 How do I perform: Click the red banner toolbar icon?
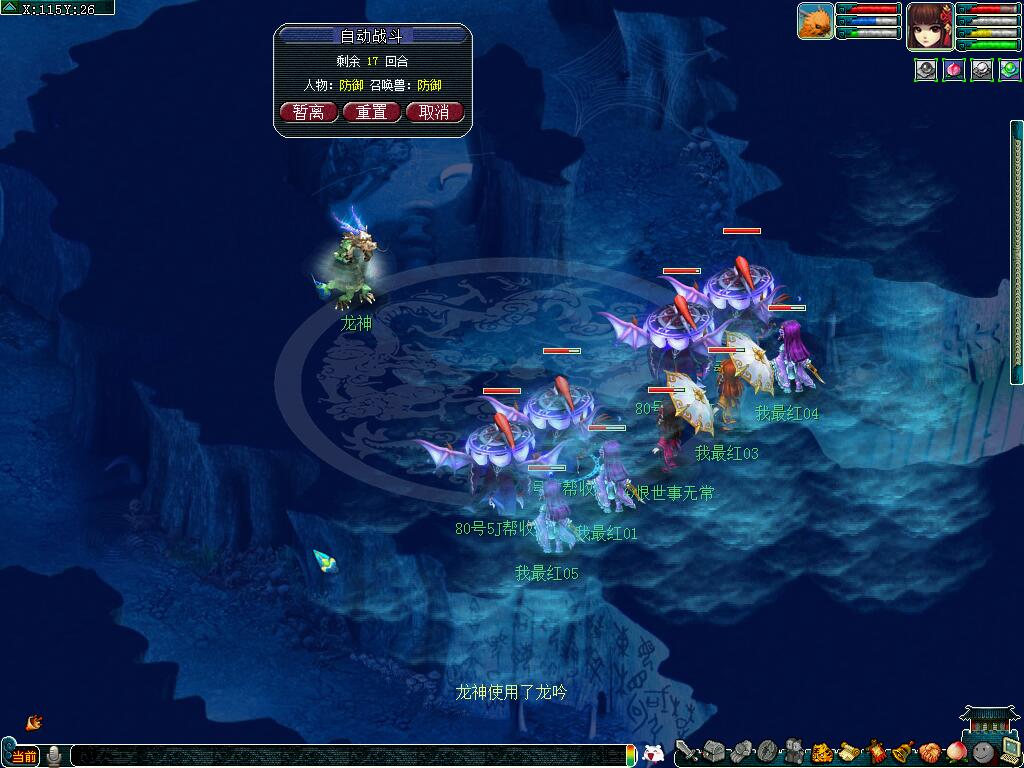point(877,751)
